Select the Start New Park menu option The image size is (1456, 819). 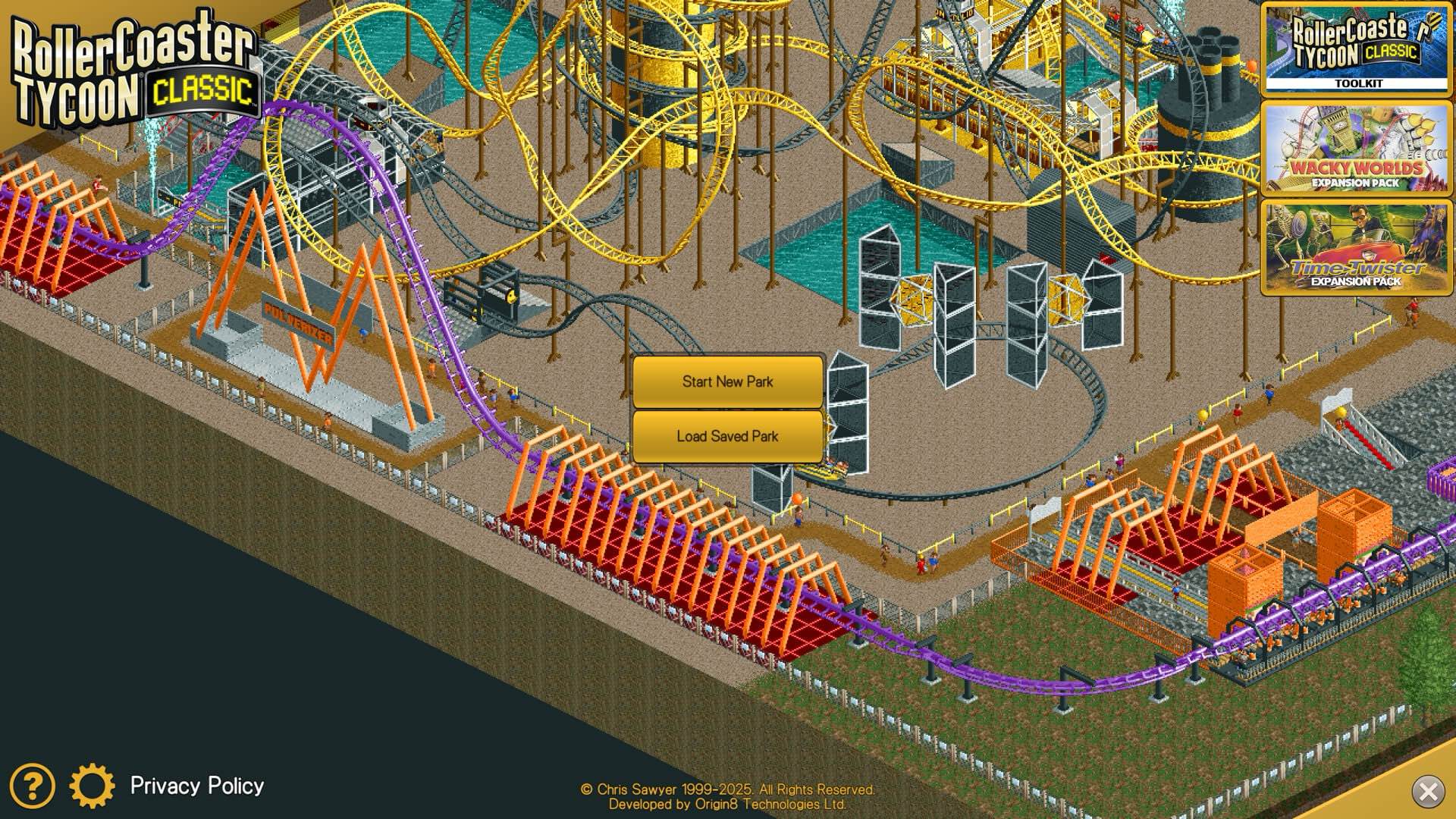coord(726,381)
